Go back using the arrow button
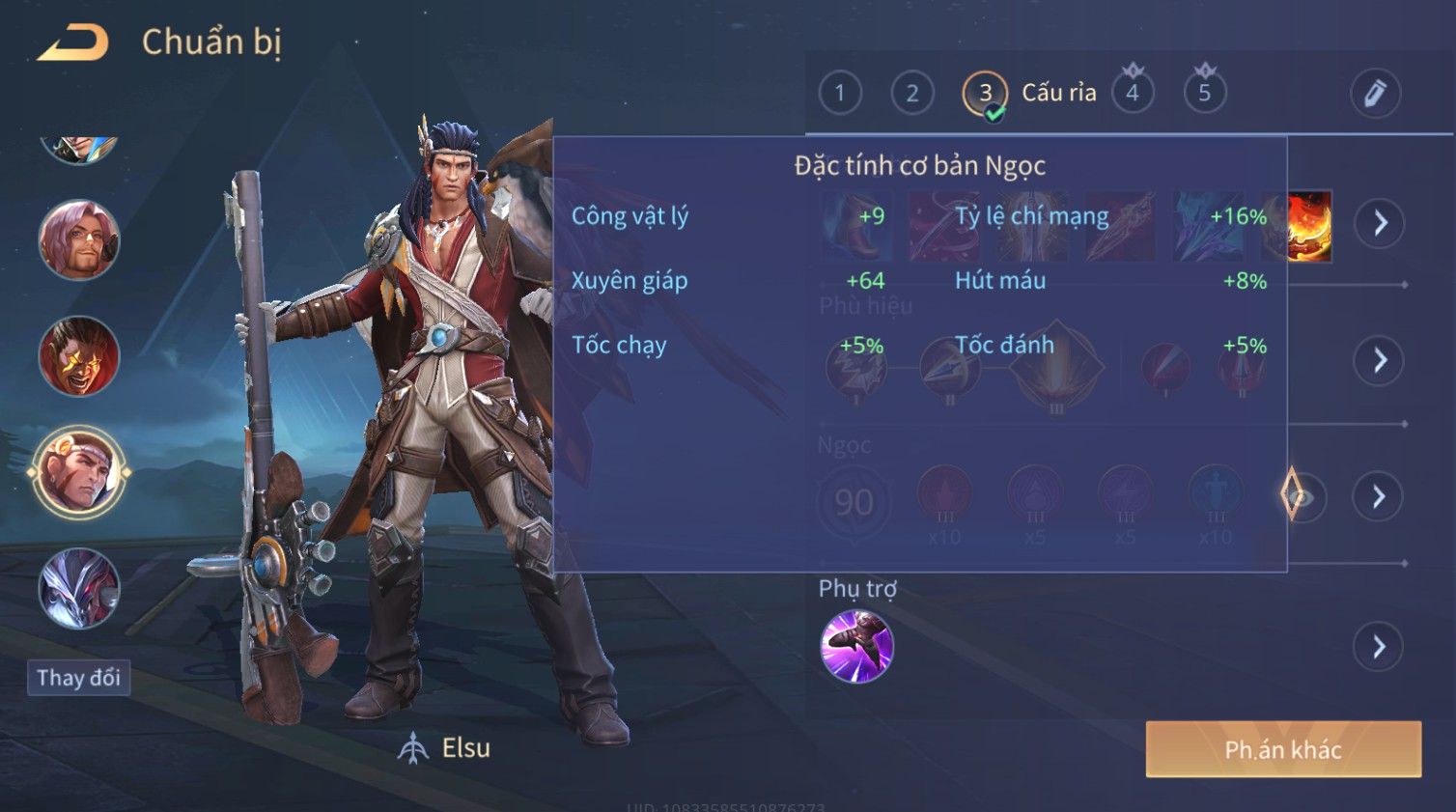The image size is (1456, 812). pyautogui.click(x=72, y=43)
